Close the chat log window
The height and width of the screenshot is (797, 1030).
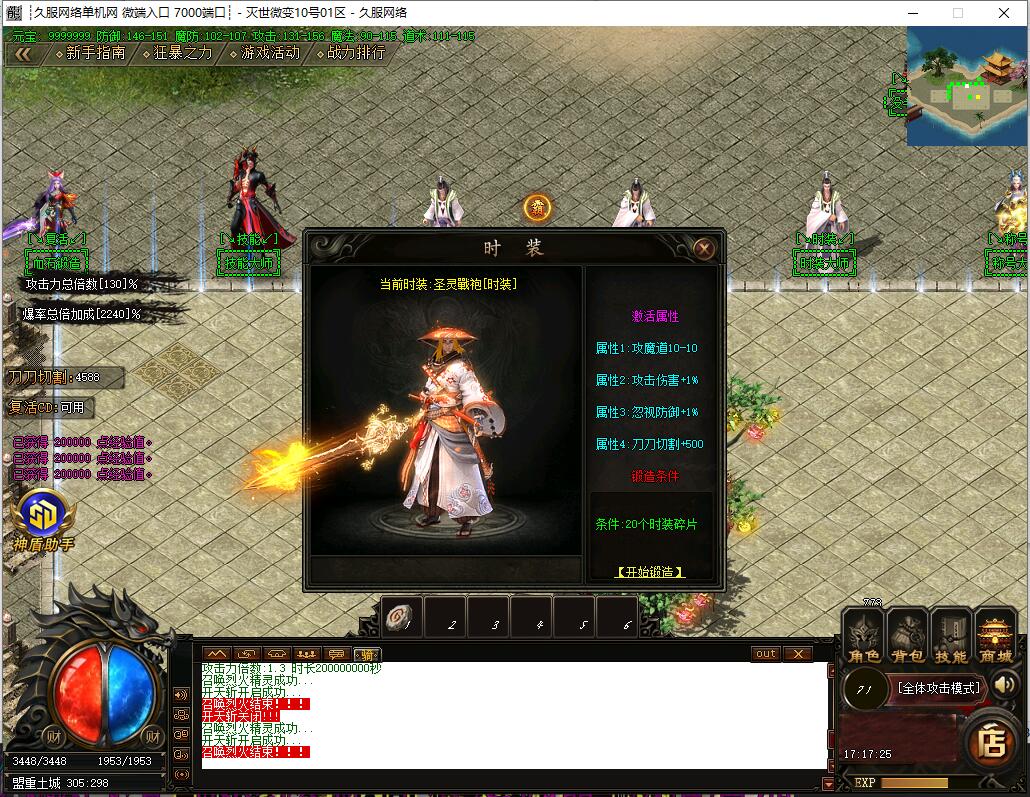pyautogui.click(x=796, y=654)
